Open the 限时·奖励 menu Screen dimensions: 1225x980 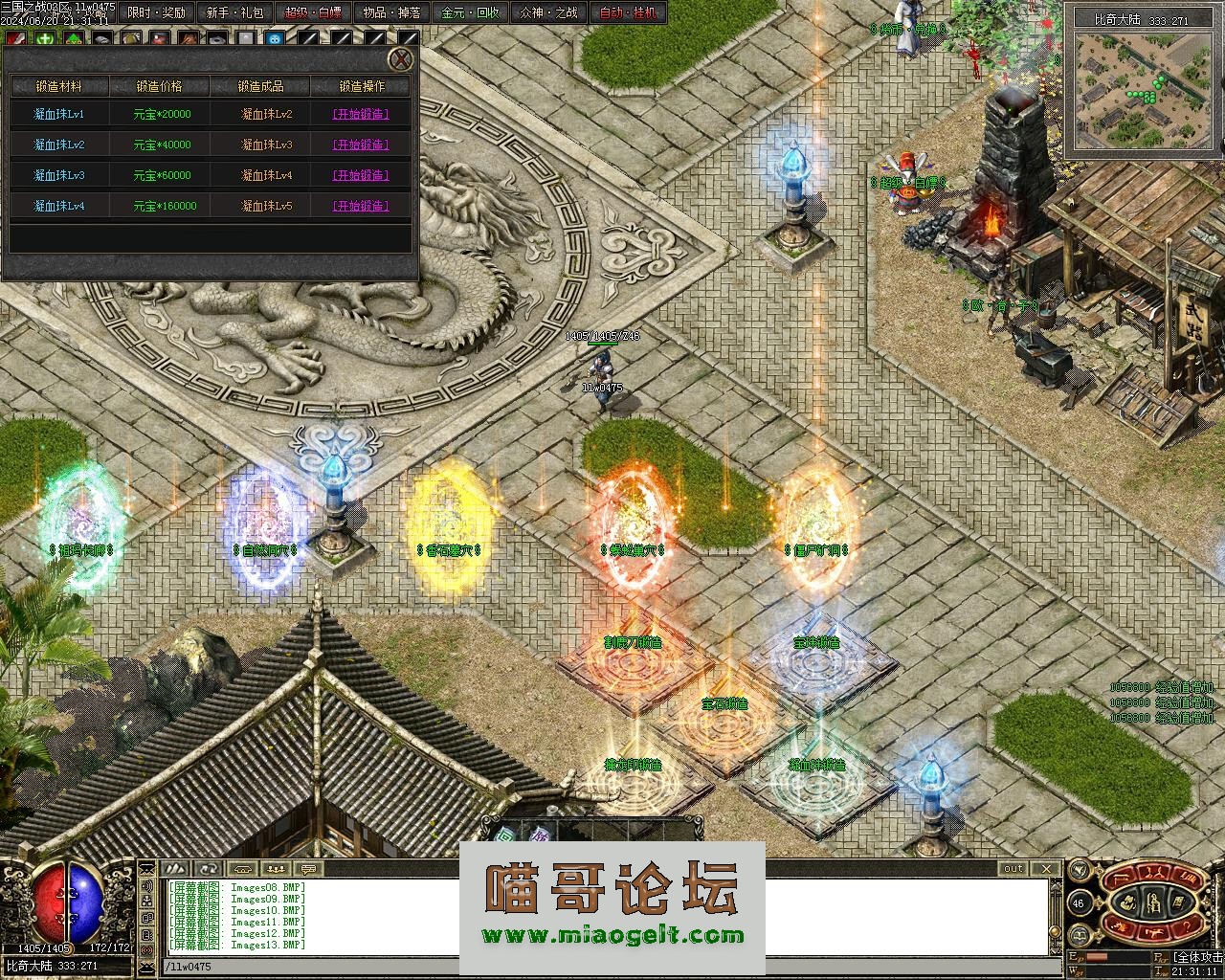click(157, 12)
